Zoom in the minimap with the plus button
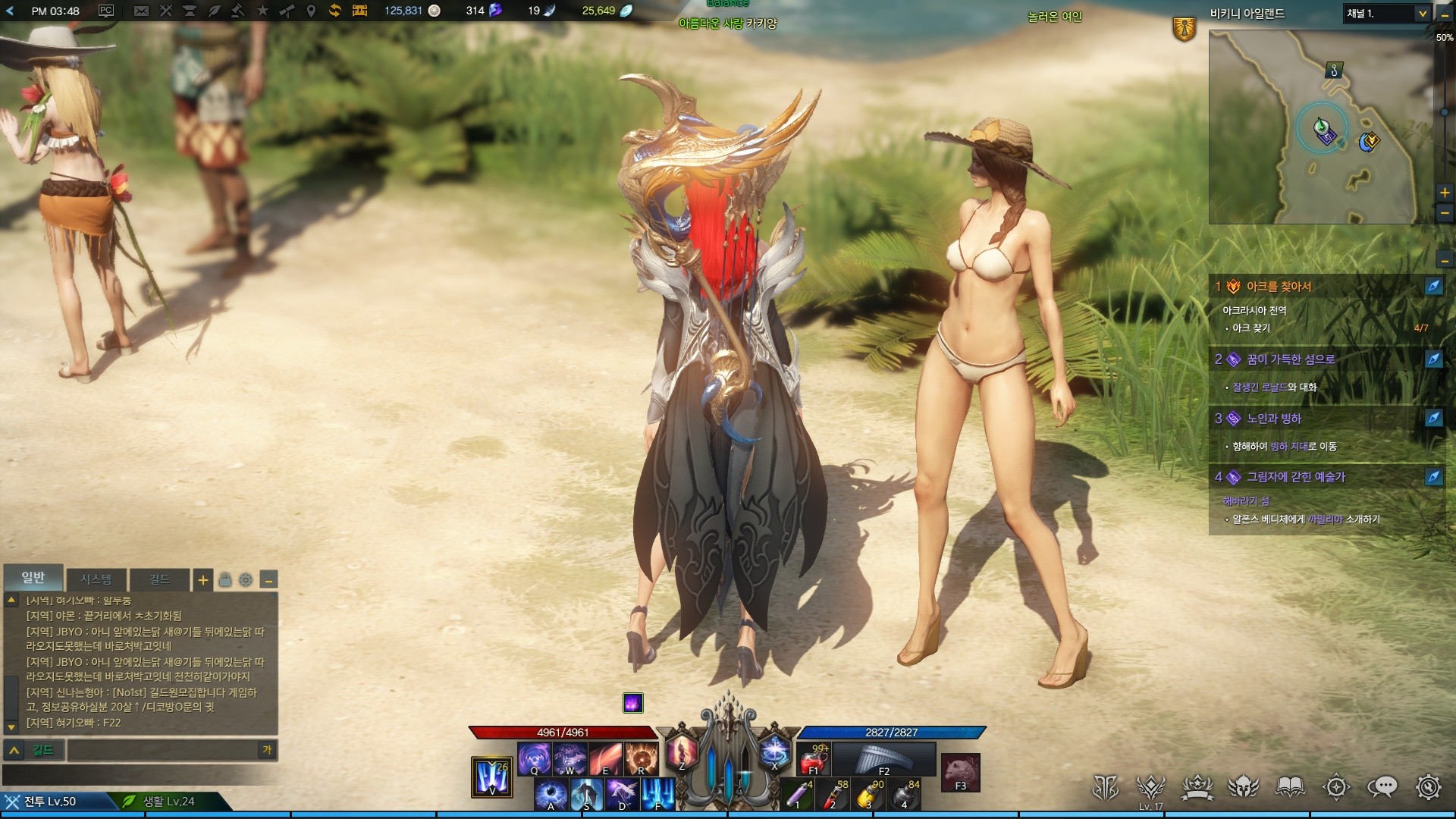 point(1445,193)
